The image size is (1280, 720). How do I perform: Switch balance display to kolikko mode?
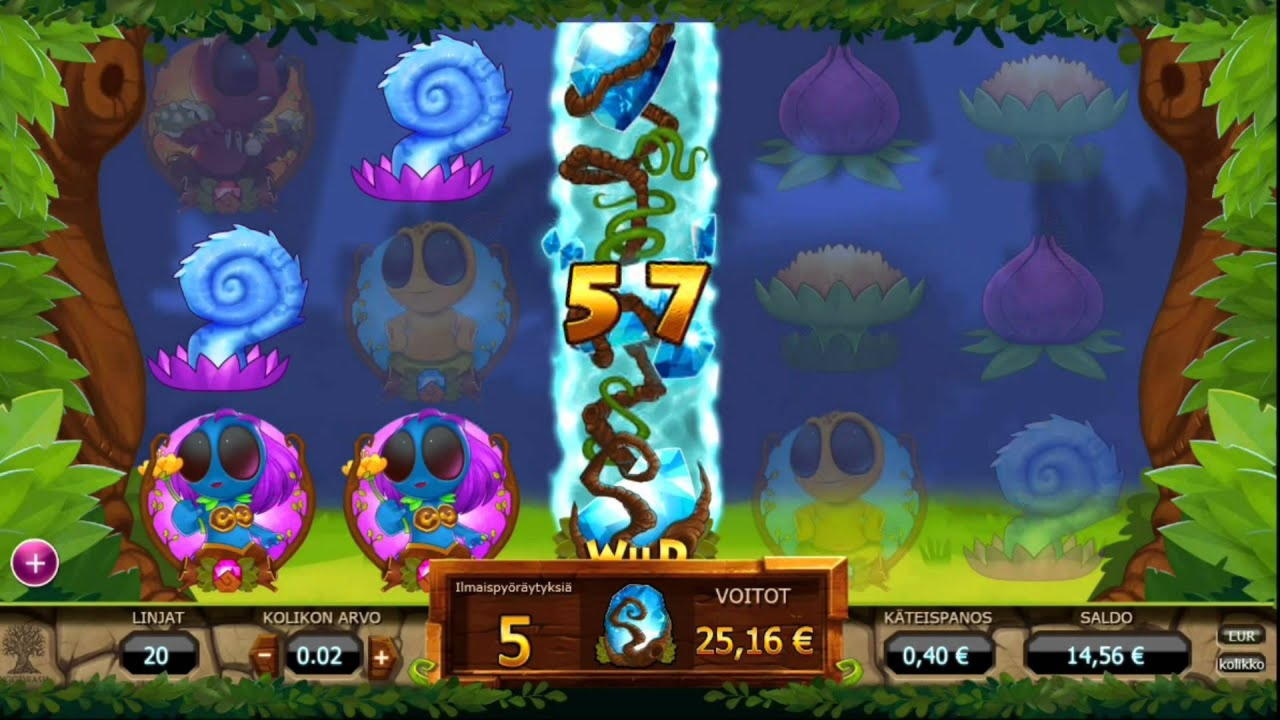tap(1240, 661)
